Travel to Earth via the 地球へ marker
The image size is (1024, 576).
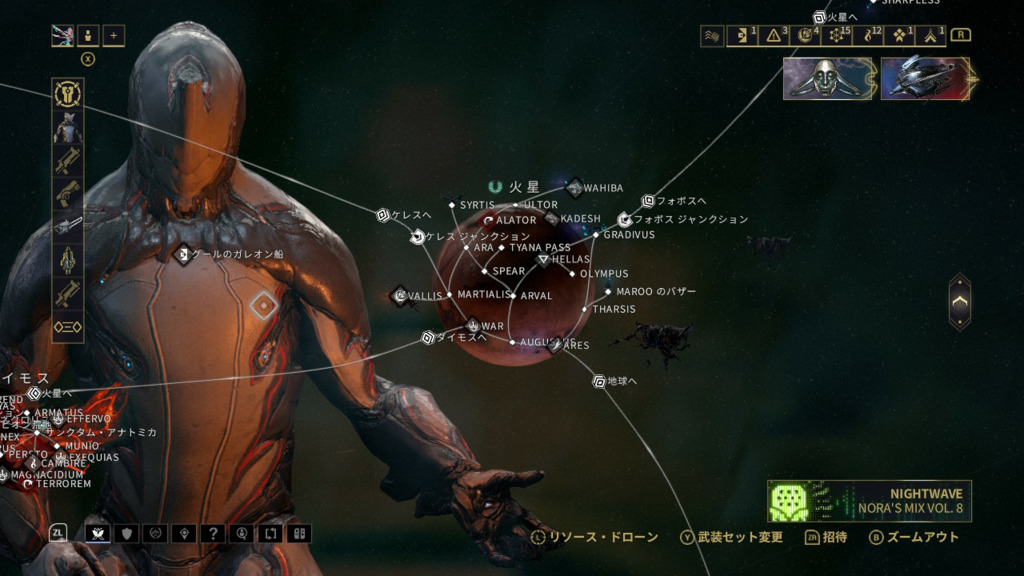[599, 381]
